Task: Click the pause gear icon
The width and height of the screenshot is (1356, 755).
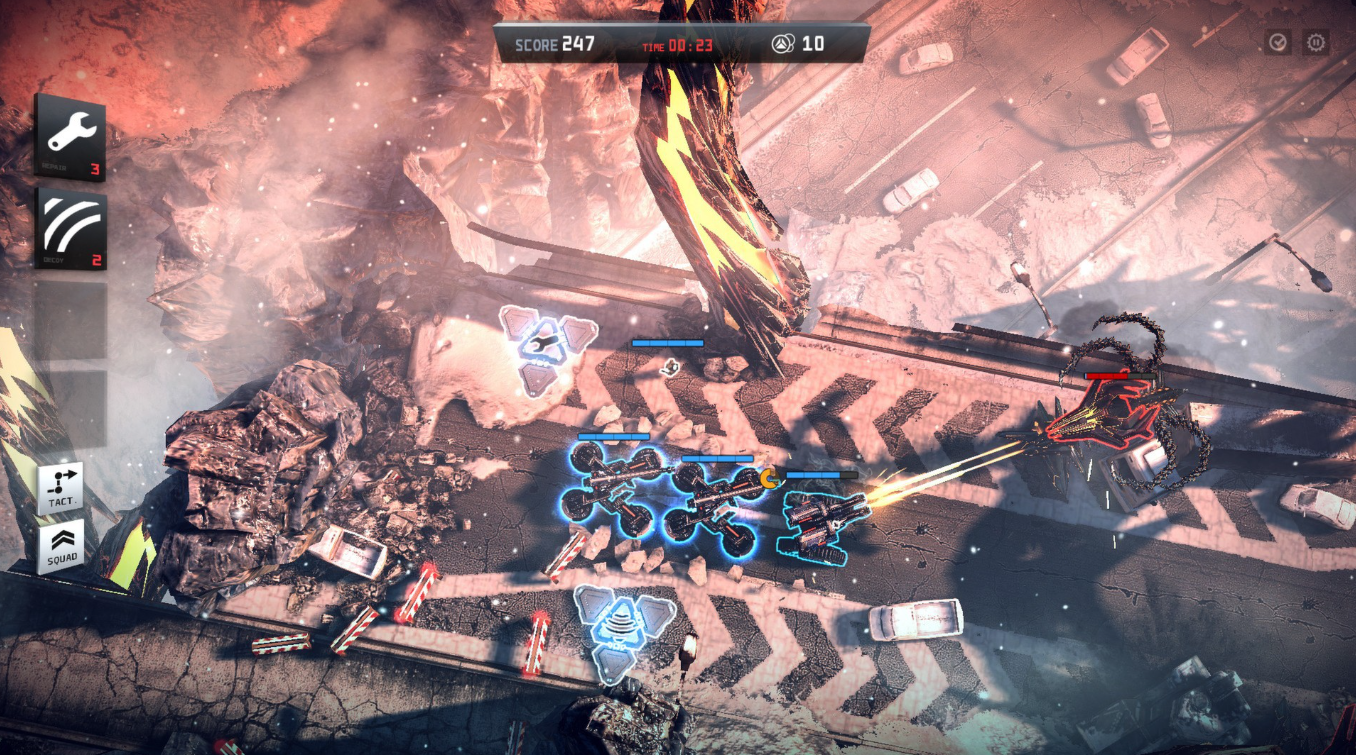Action: (1315, 42)
